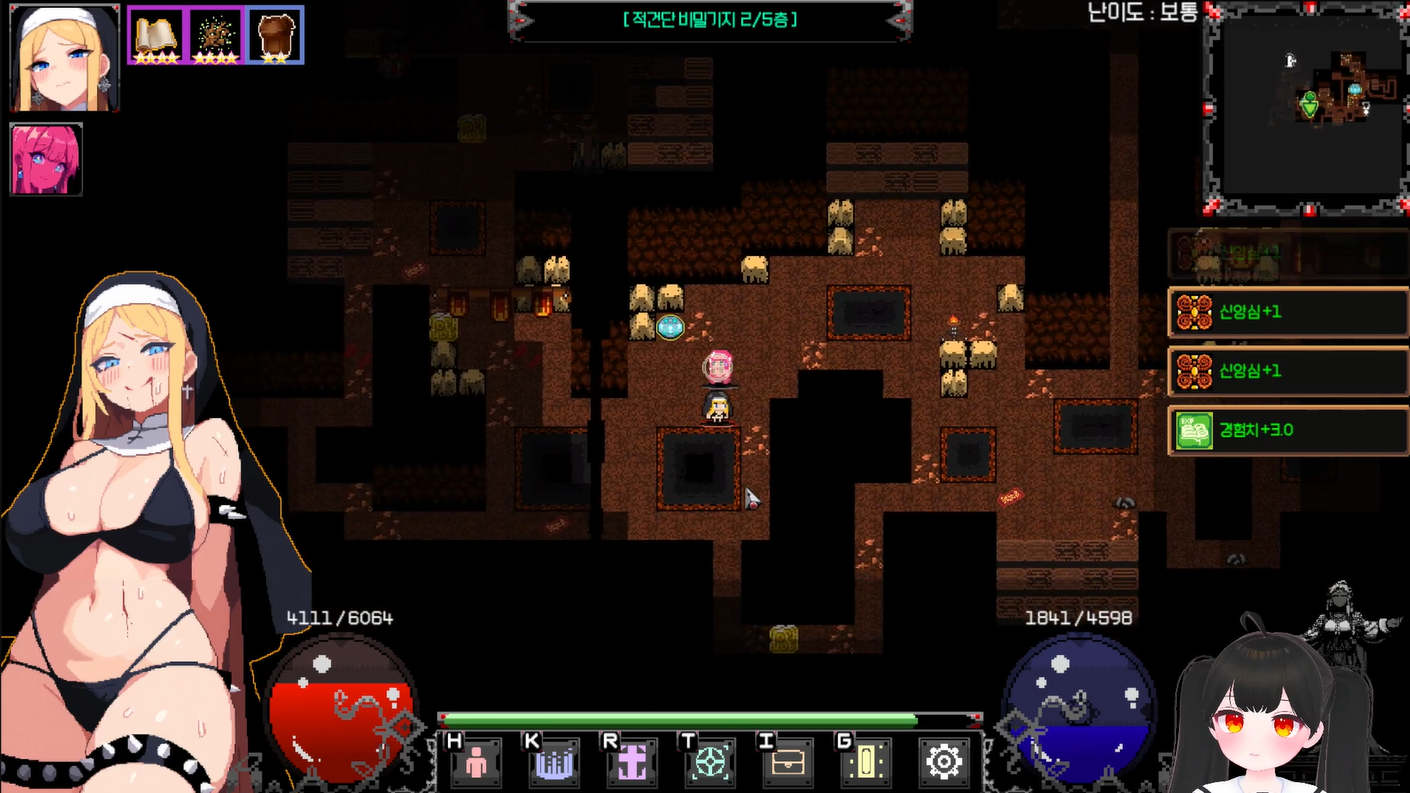Click the yellow door-shaped hotbar button
Screen dimensions: 1410x793
(x=866, y=763)
